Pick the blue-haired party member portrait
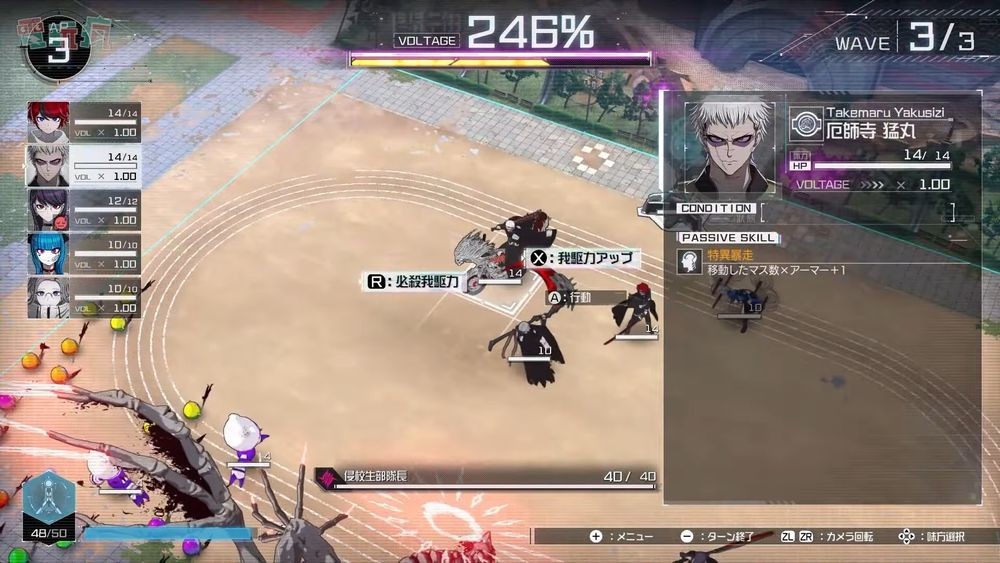This screenshot has height=563, width=1000. [48, 254]
